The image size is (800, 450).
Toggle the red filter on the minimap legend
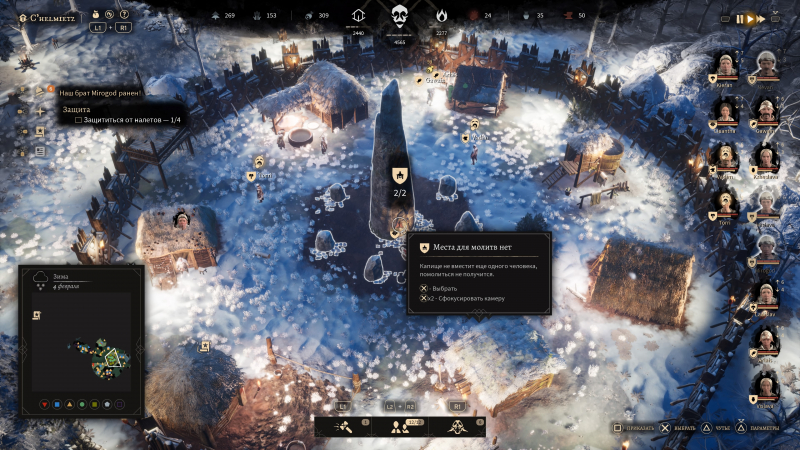coord(45,404)
